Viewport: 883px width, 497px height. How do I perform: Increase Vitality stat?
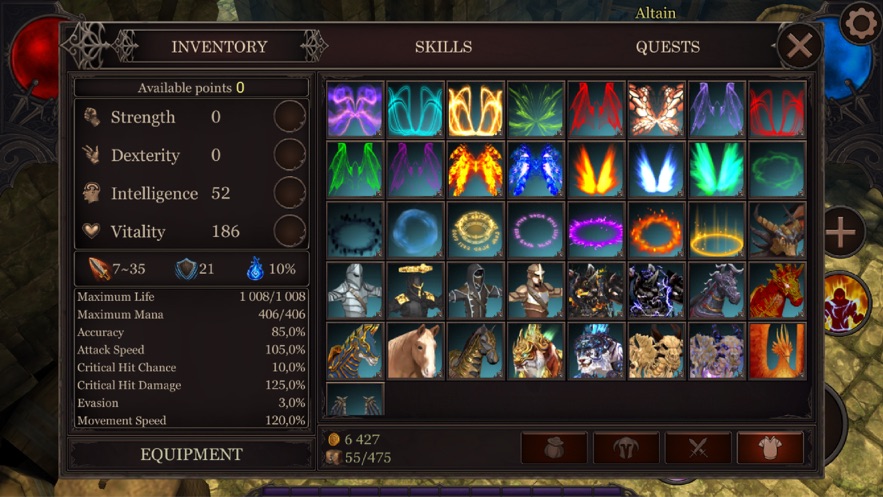[290, 231]
